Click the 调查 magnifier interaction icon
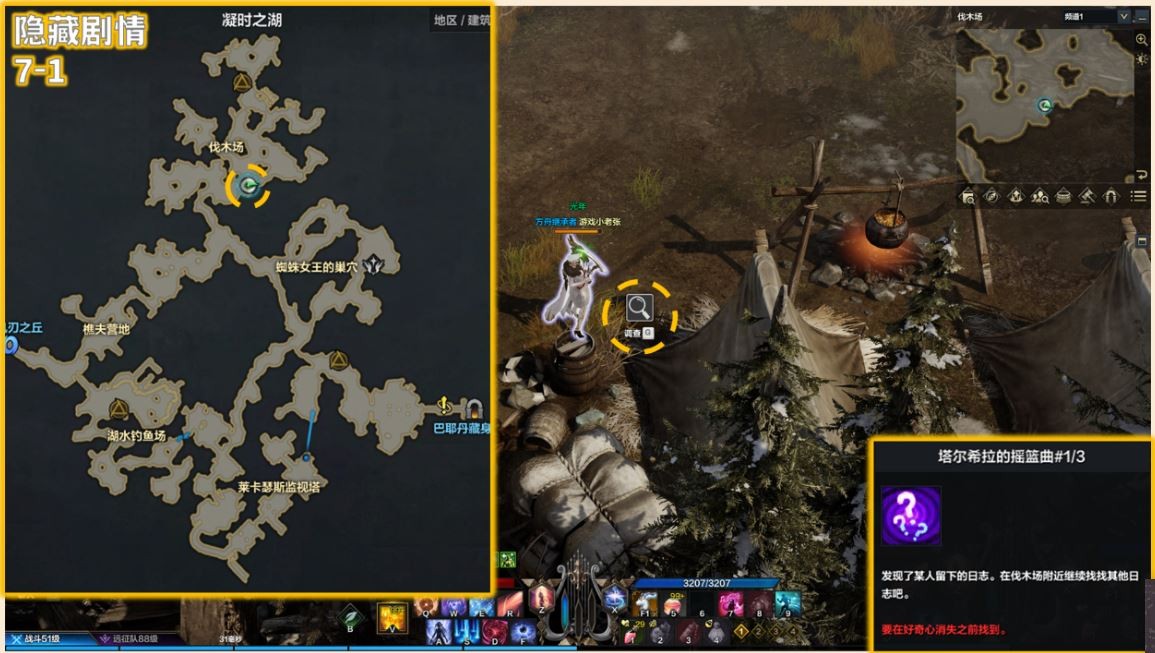Screen dimensions: 1155x653 639,309
